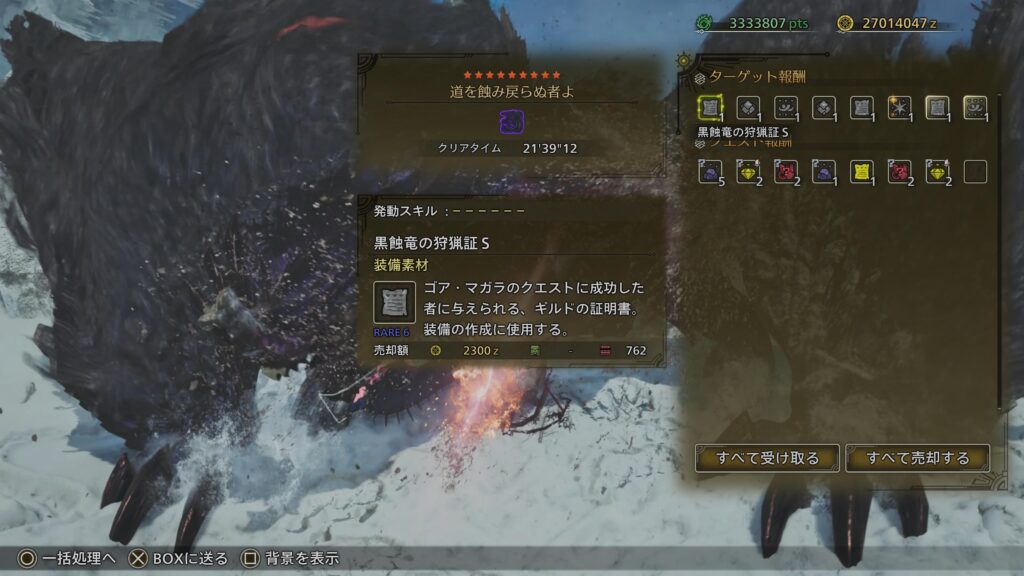Screen dimensions: 1024x576
Task: Select the highlighted 黒蝕竜の狩猟証S reward slot
Action: [x=710, y=108]
